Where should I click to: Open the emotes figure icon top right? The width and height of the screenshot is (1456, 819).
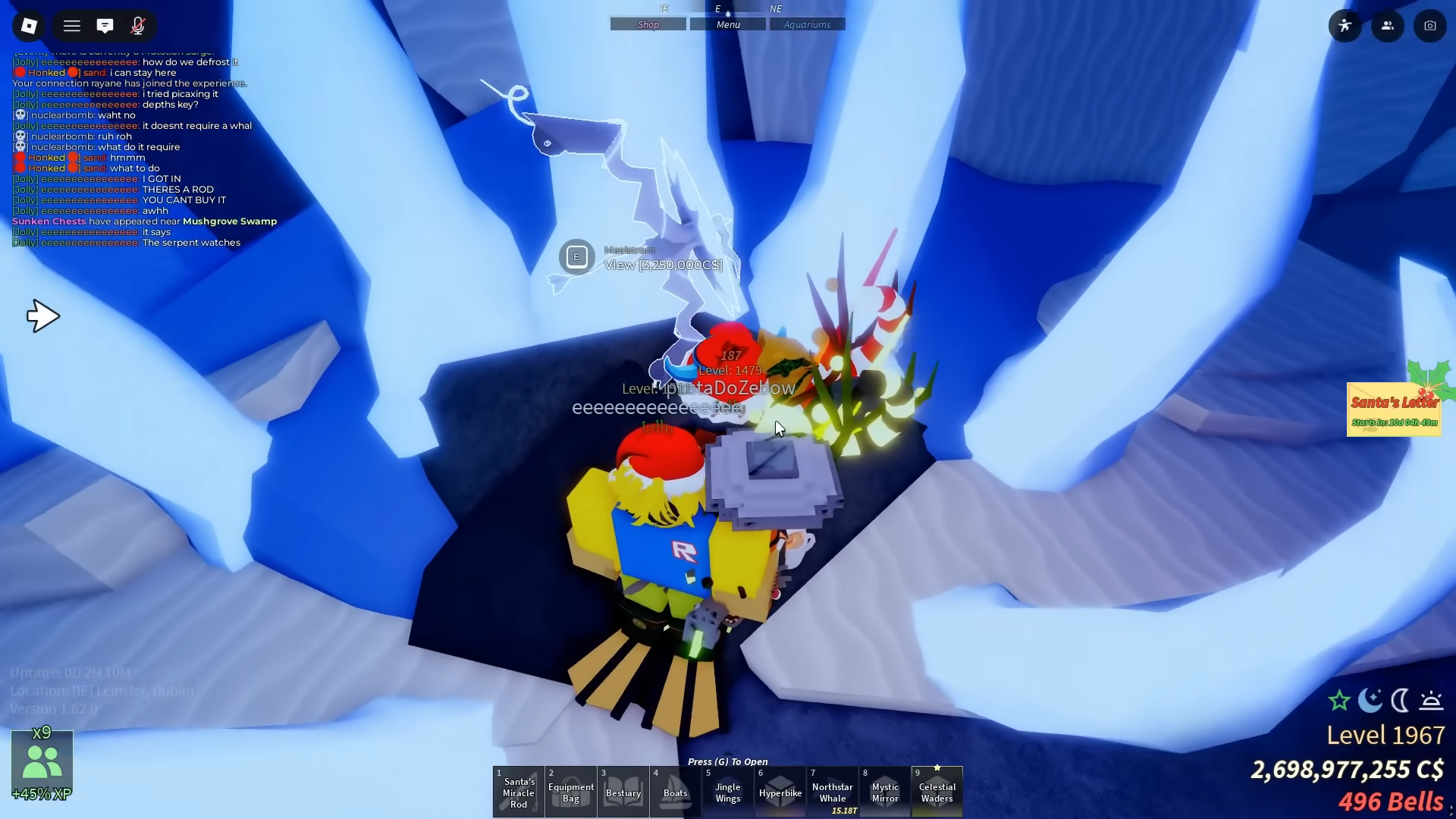coord(1345,25)
